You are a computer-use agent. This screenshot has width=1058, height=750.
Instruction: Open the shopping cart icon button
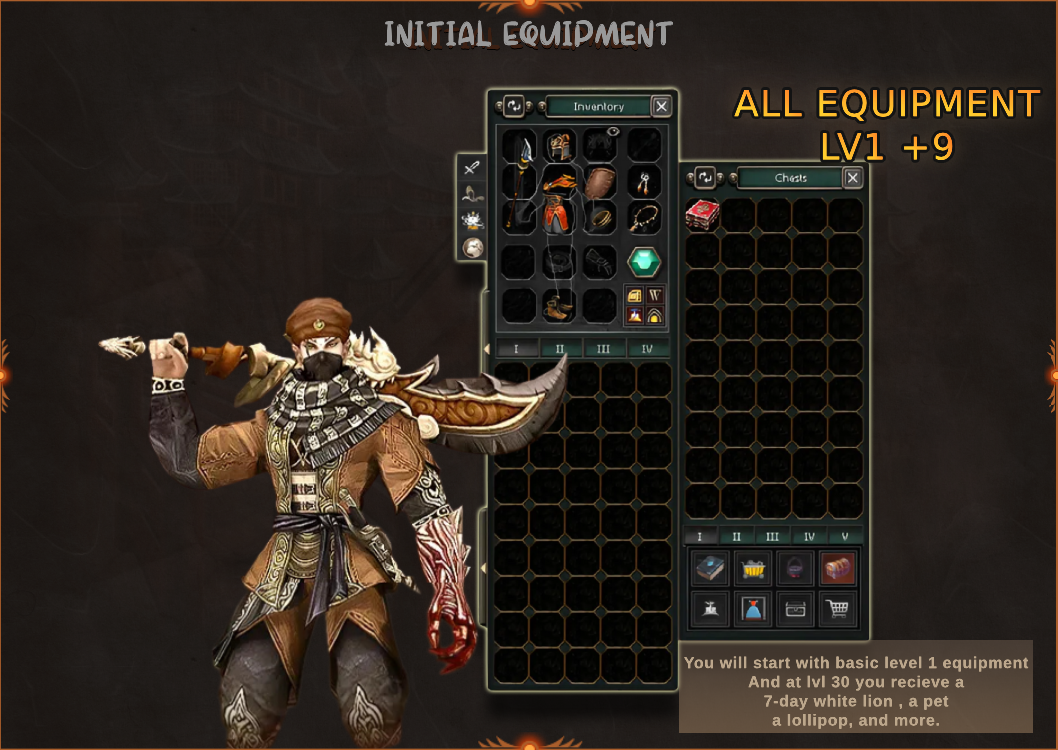(x=837, y=608)
